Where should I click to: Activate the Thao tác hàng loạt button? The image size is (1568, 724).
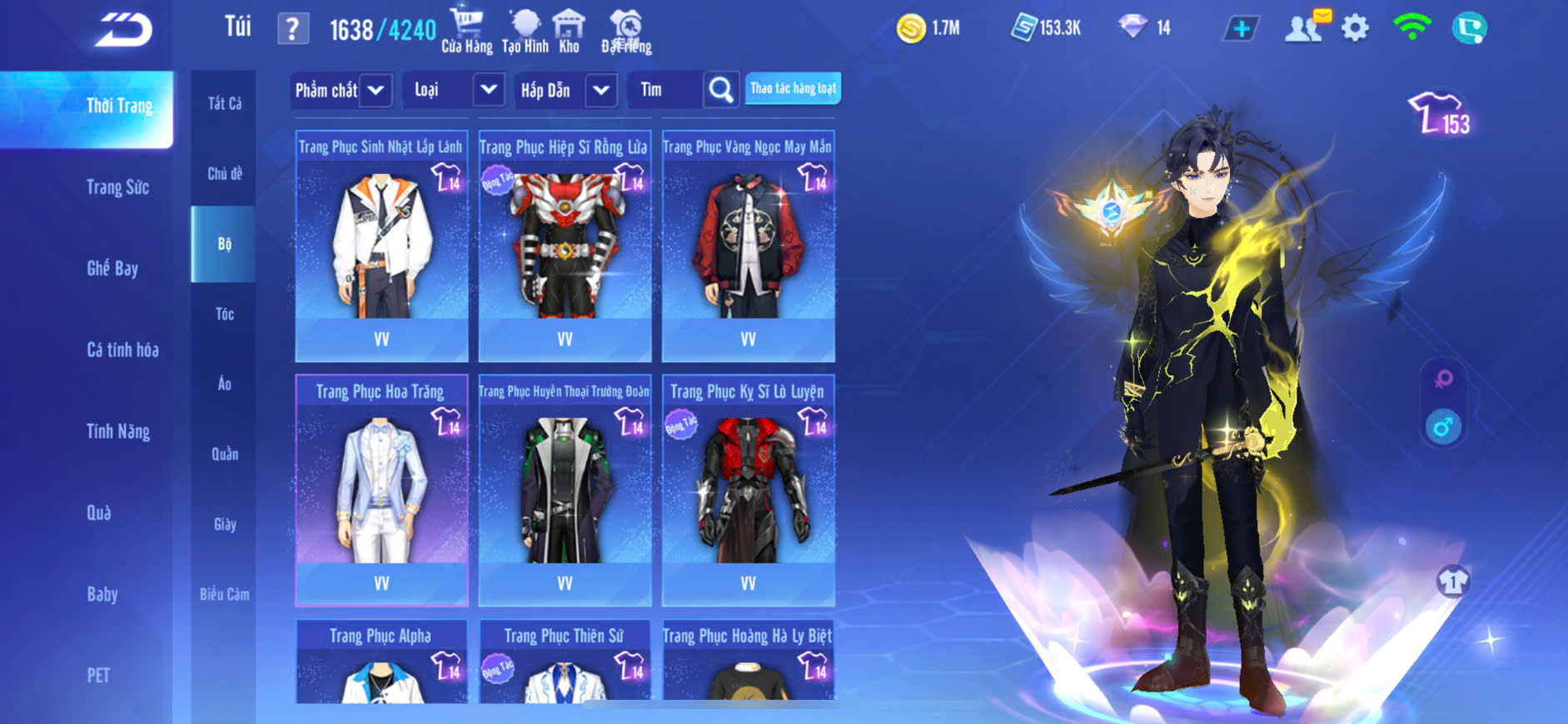point(793,88)
